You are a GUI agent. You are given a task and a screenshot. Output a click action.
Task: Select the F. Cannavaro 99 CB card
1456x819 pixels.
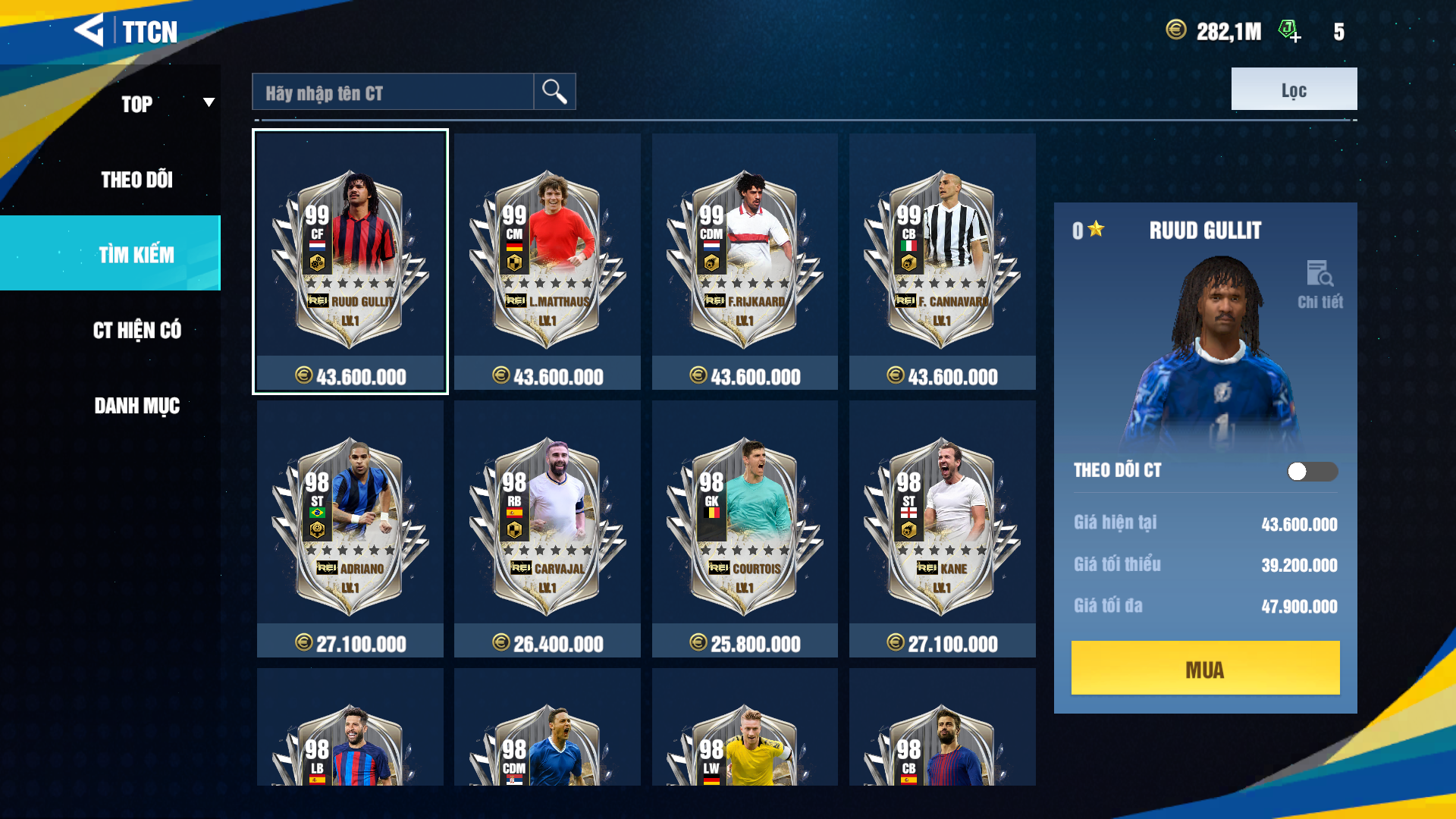point(942,262)
